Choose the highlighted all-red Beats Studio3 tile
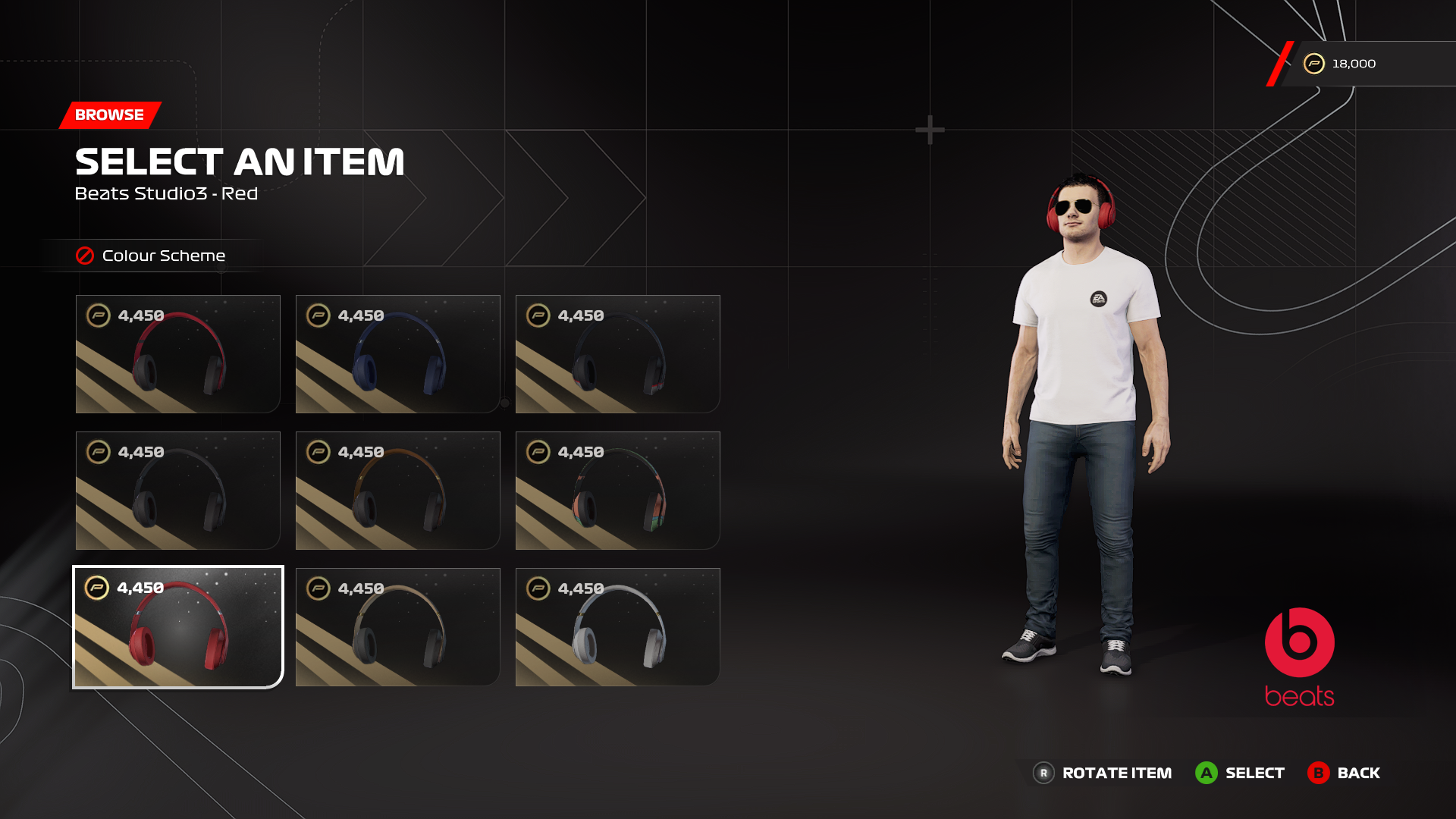Screen dimensions: 1456x819 177,627
